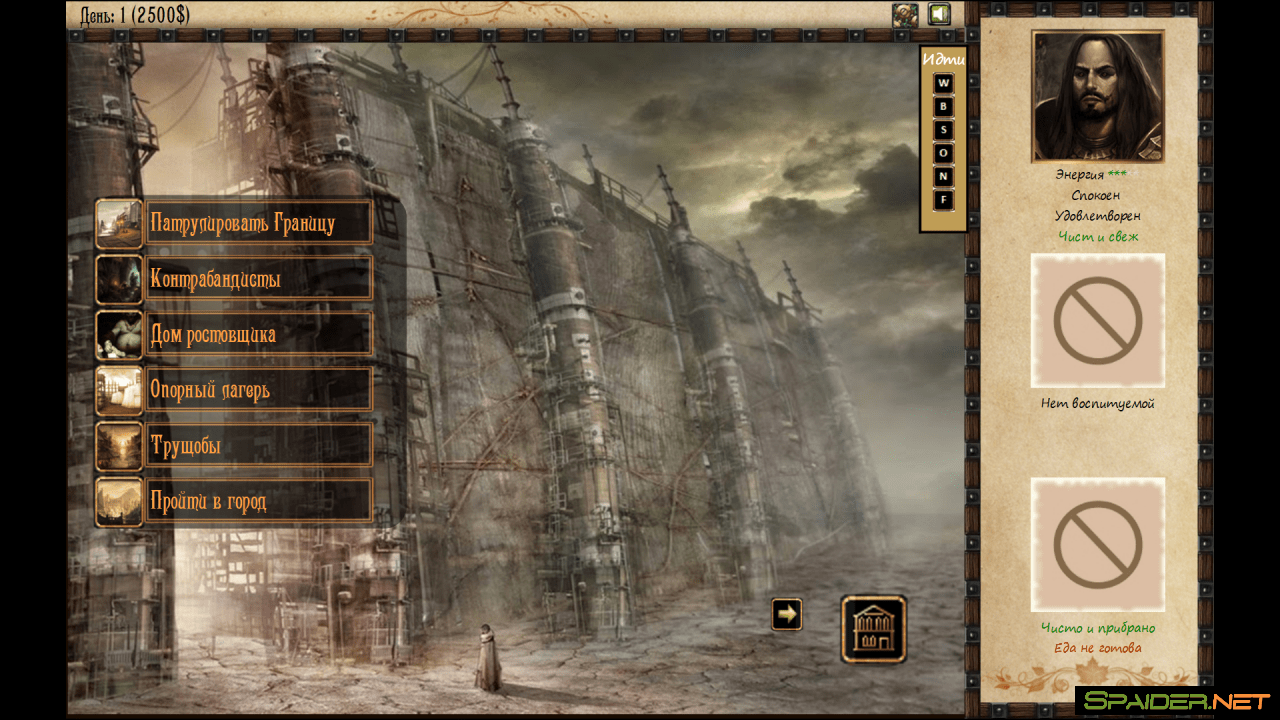Open the character portrait

pos(1098,96)
